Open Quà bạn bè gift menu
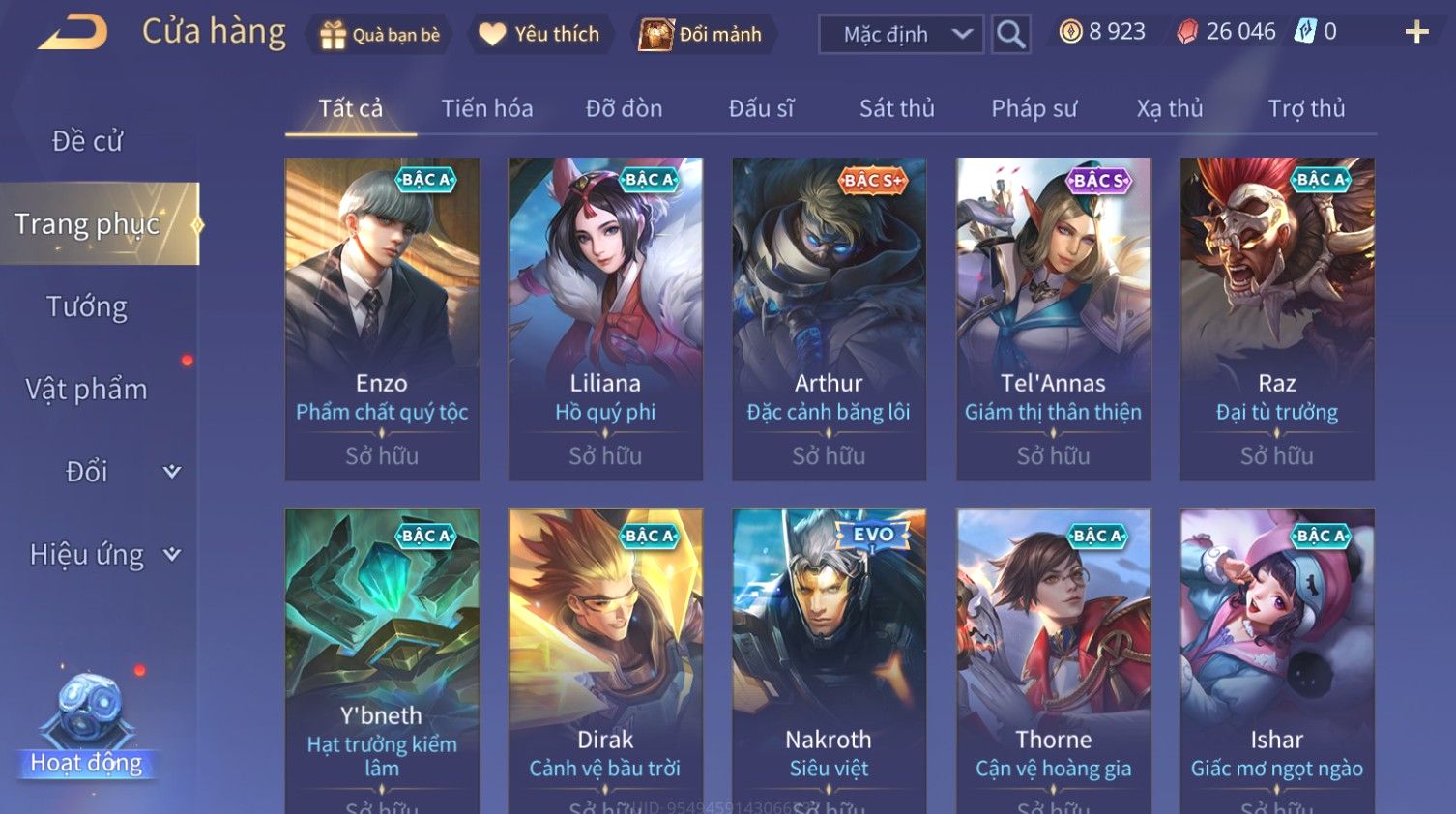The image size is (1456, 814). coord(380,35)
